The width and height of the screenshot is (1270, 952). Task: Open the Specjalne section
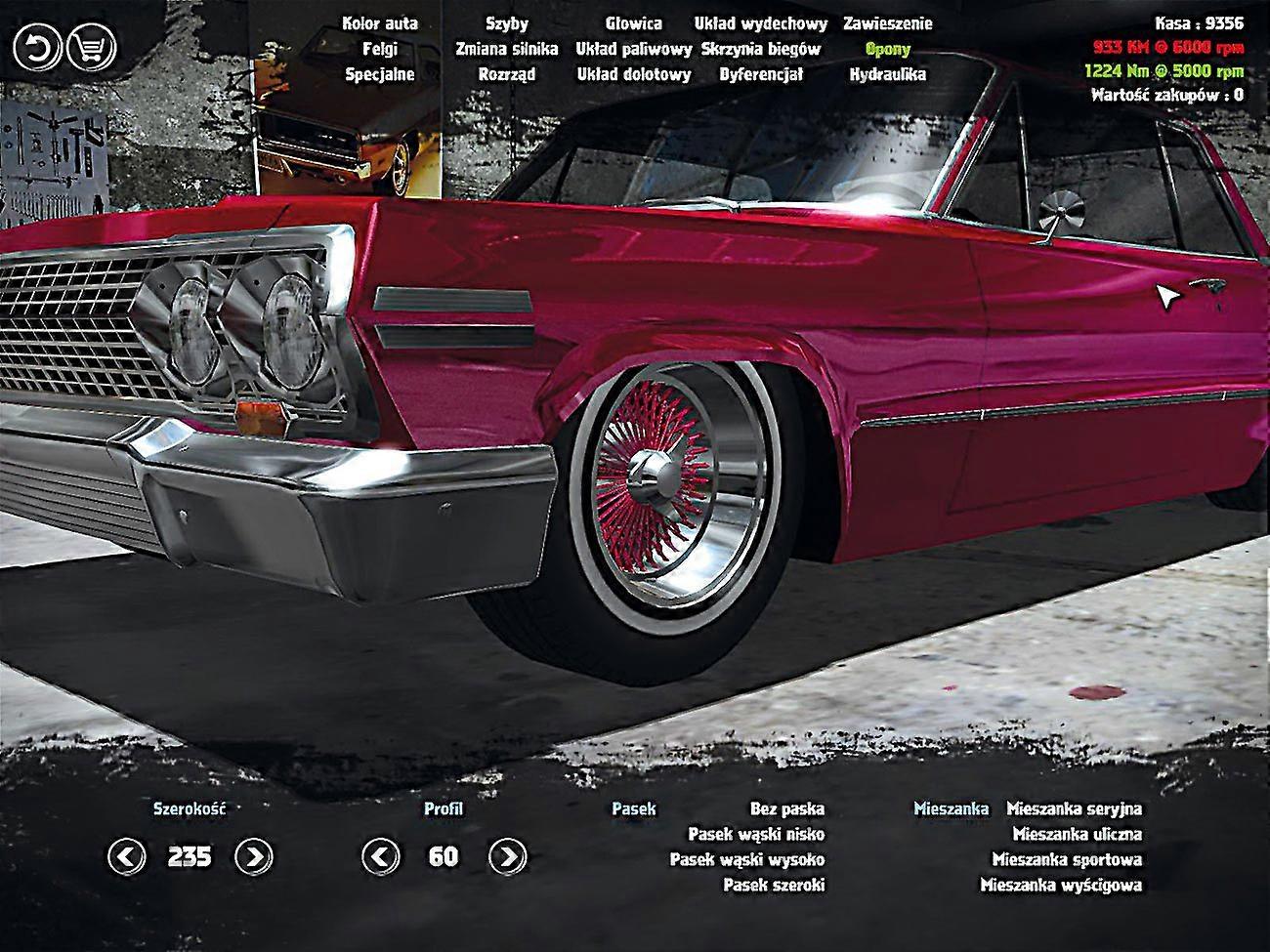pos(380,73)
